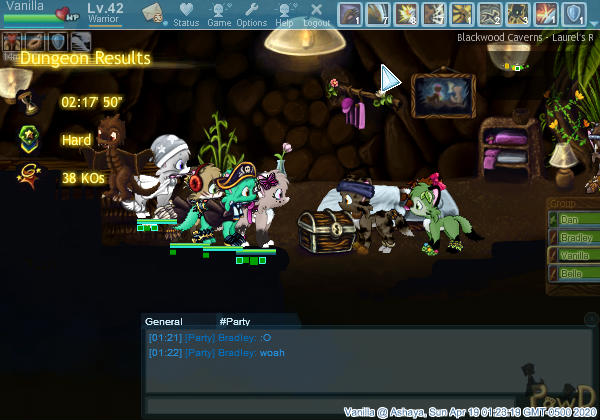This screenshot has height=420, width=600.
Task: Click the Logout button
Action: tap(317, 14)
